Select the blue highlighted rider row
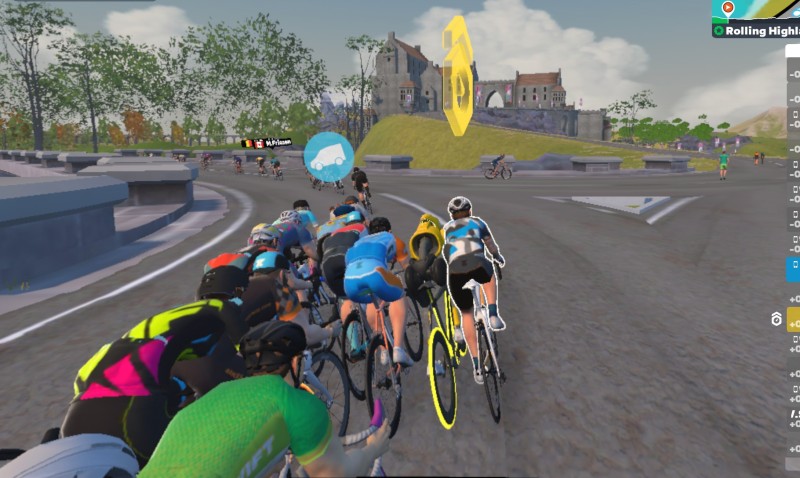This screenshot has width=800, height=478. click(x=793, y=269)
